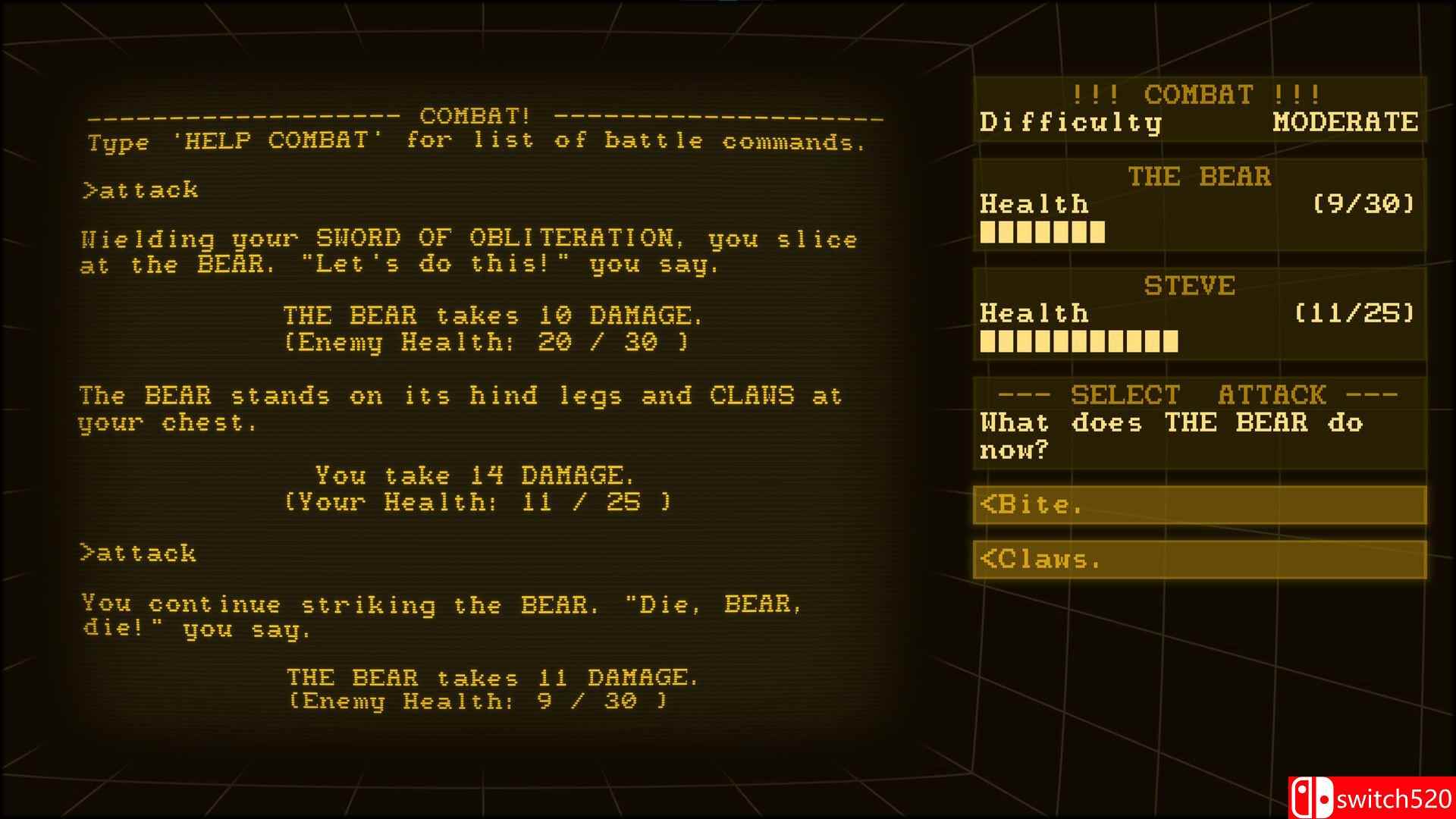This screenshot has height=819, width=1456.
Task: Click THE BEAR's 9/30 health bar
Action: (1042, 233)
